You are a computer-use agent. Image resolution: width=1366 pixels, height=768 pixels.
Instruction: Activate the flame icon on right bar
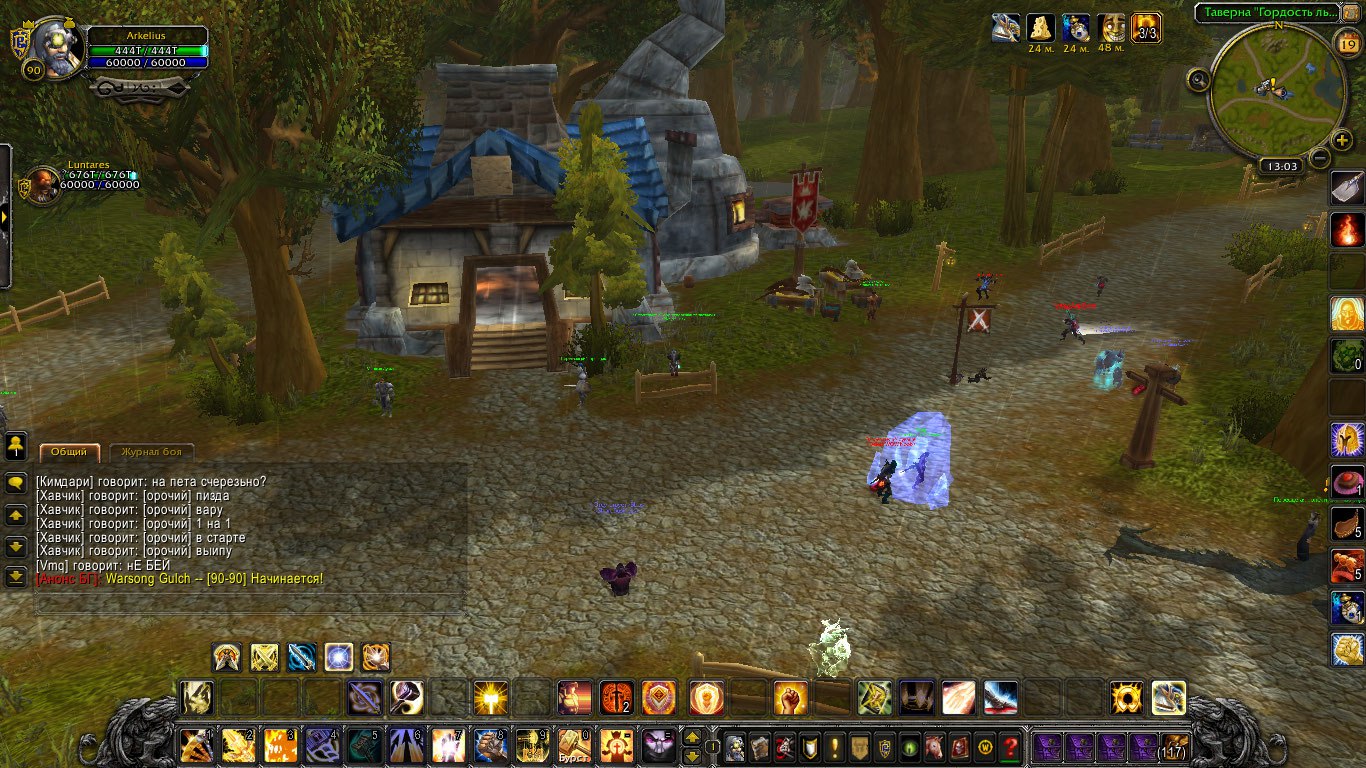click(x=1347, y=230)
